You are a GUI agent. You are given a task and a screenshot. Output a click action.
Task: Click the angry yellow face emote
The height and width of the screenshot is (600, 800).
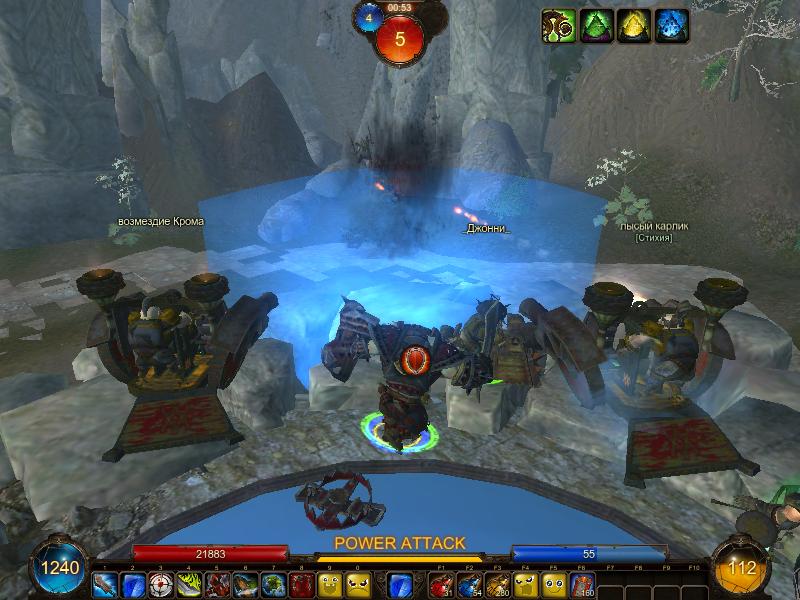coord(357,584)
